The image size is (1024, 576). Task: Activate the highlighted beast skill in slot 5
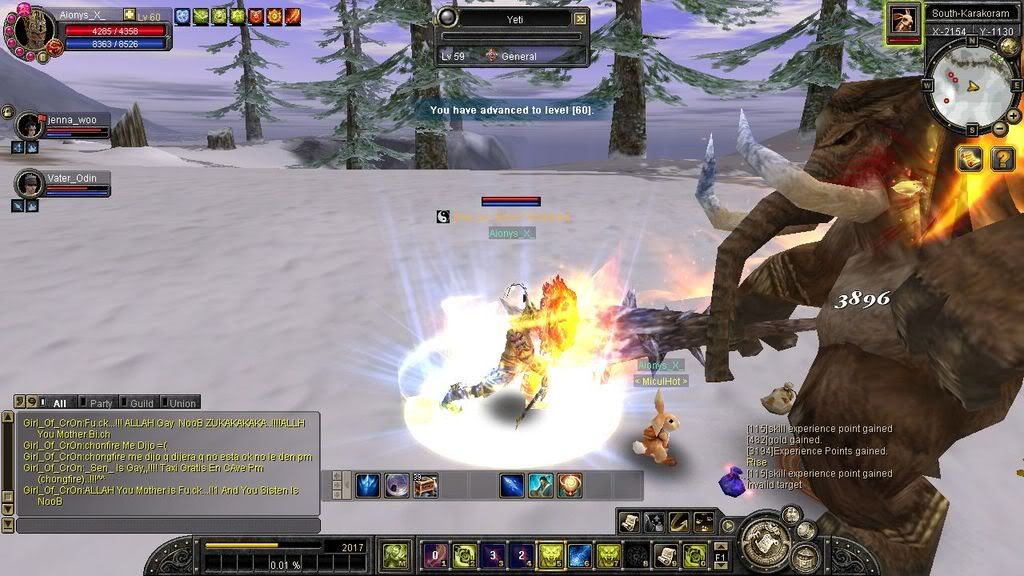[551, 555]
